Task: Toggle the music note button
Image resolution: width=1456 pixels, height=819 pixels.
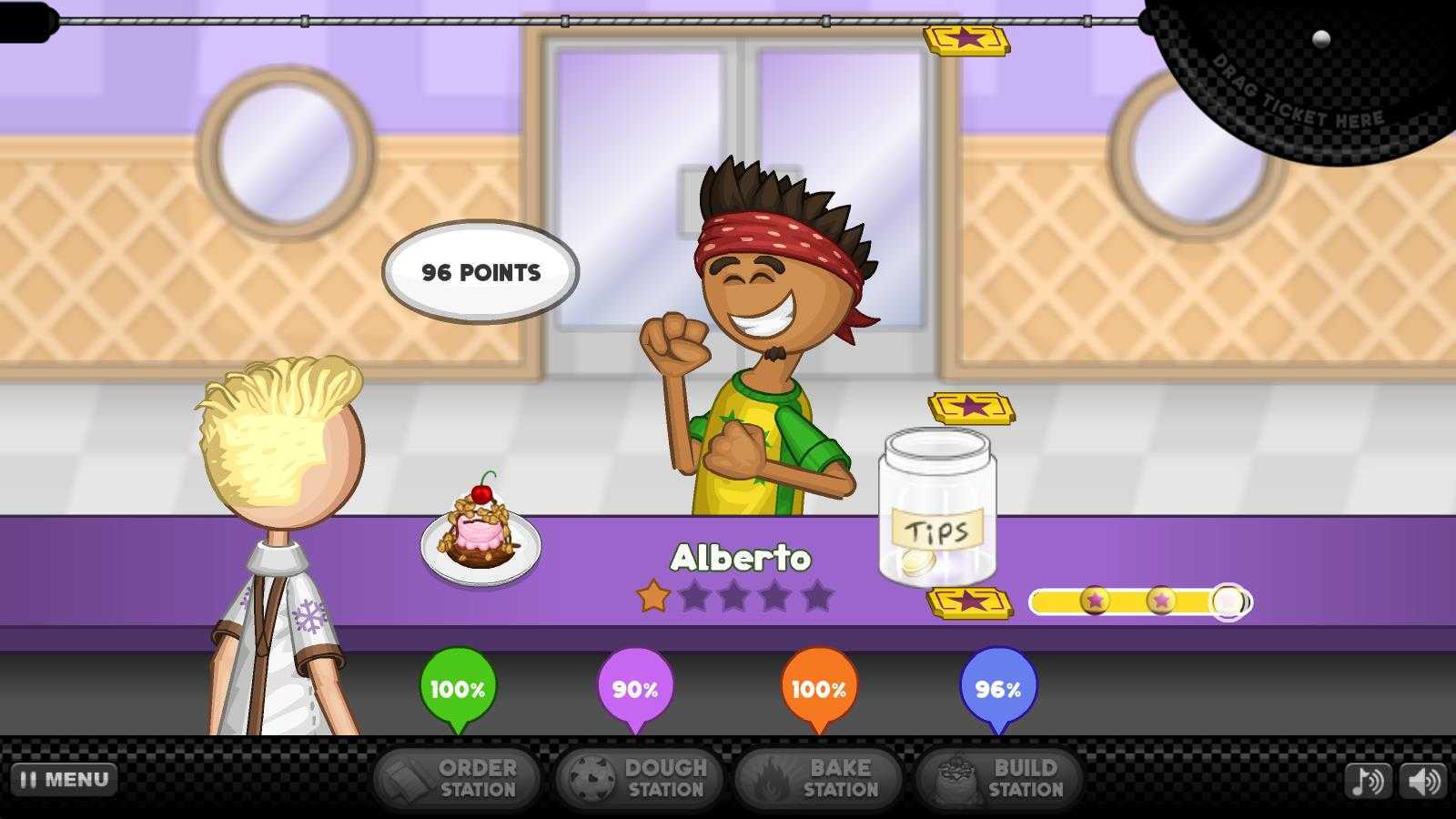Action: 1368,781
